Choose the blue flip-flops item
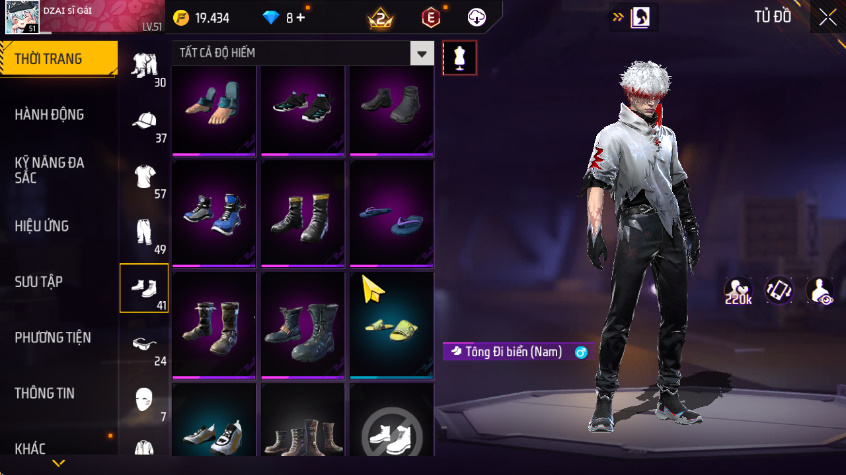This screenshot has width=846, height=475. [391, 216]
